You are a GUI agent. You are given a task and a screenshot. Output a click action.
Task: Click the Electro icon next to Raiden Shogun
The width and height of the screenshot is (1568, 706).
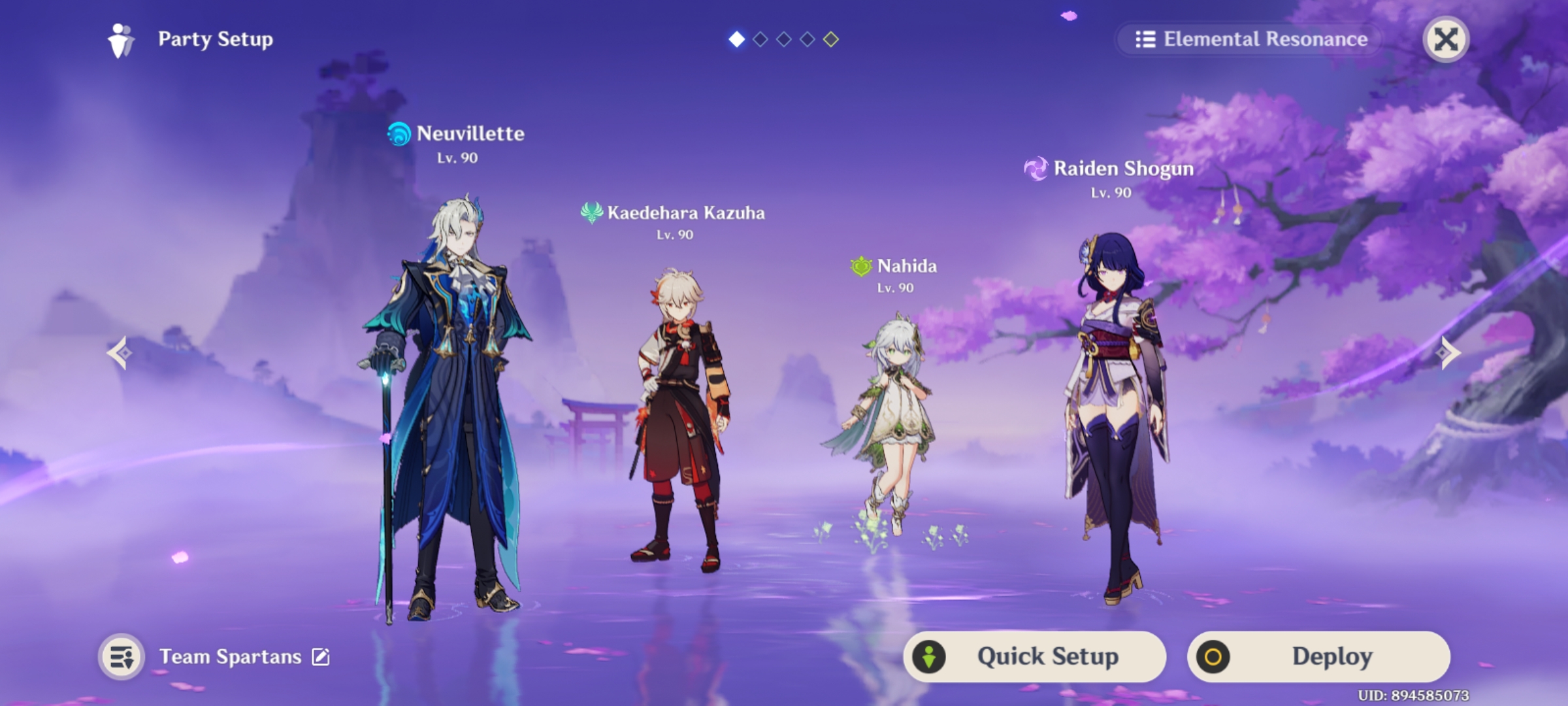click(x=1036, y=168)
